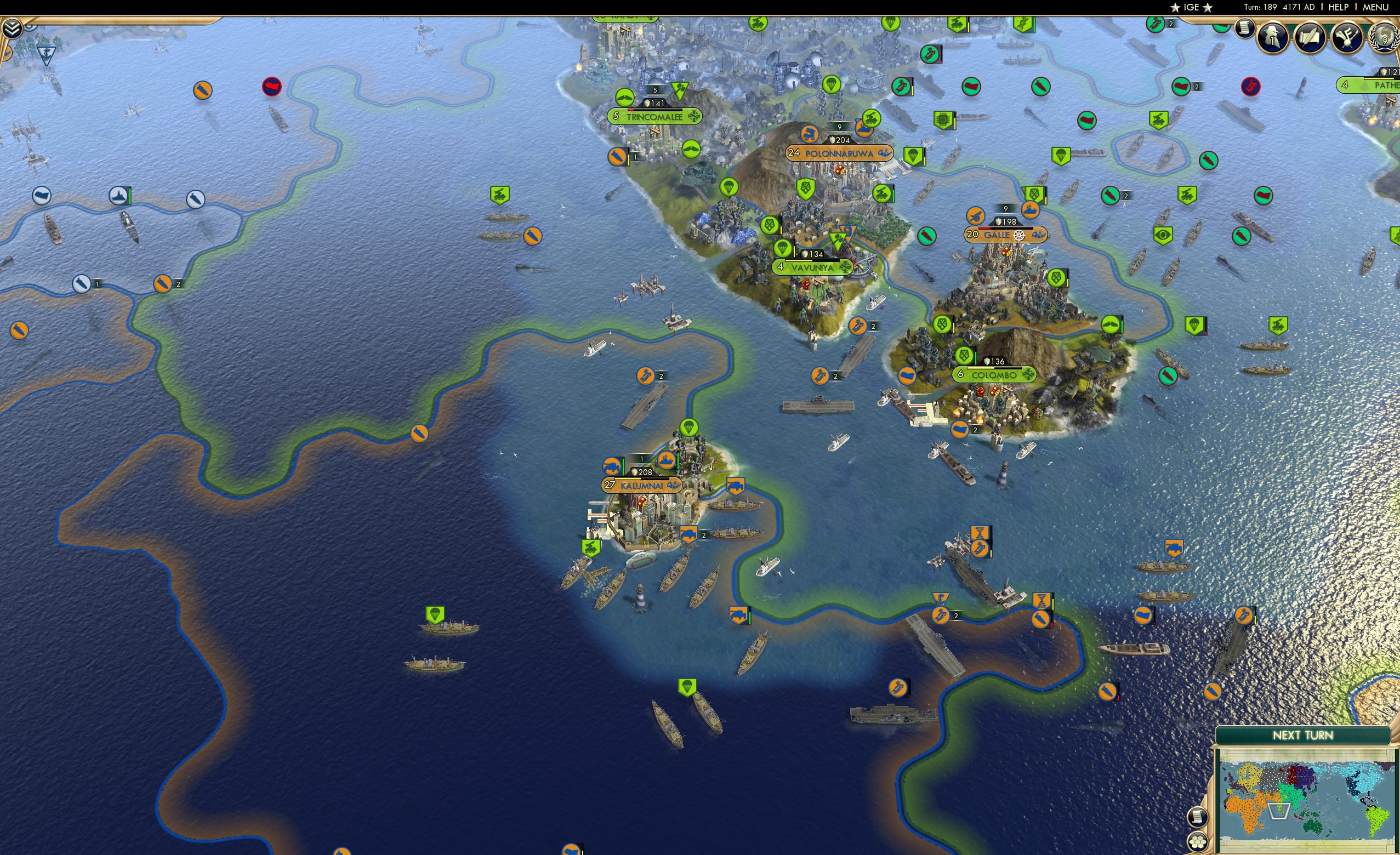This screenshot has height=855, width=1400.
Task: Collapse the panel with the double-chevron top-left
Action: pyautogui.click(x=13, y=29)
